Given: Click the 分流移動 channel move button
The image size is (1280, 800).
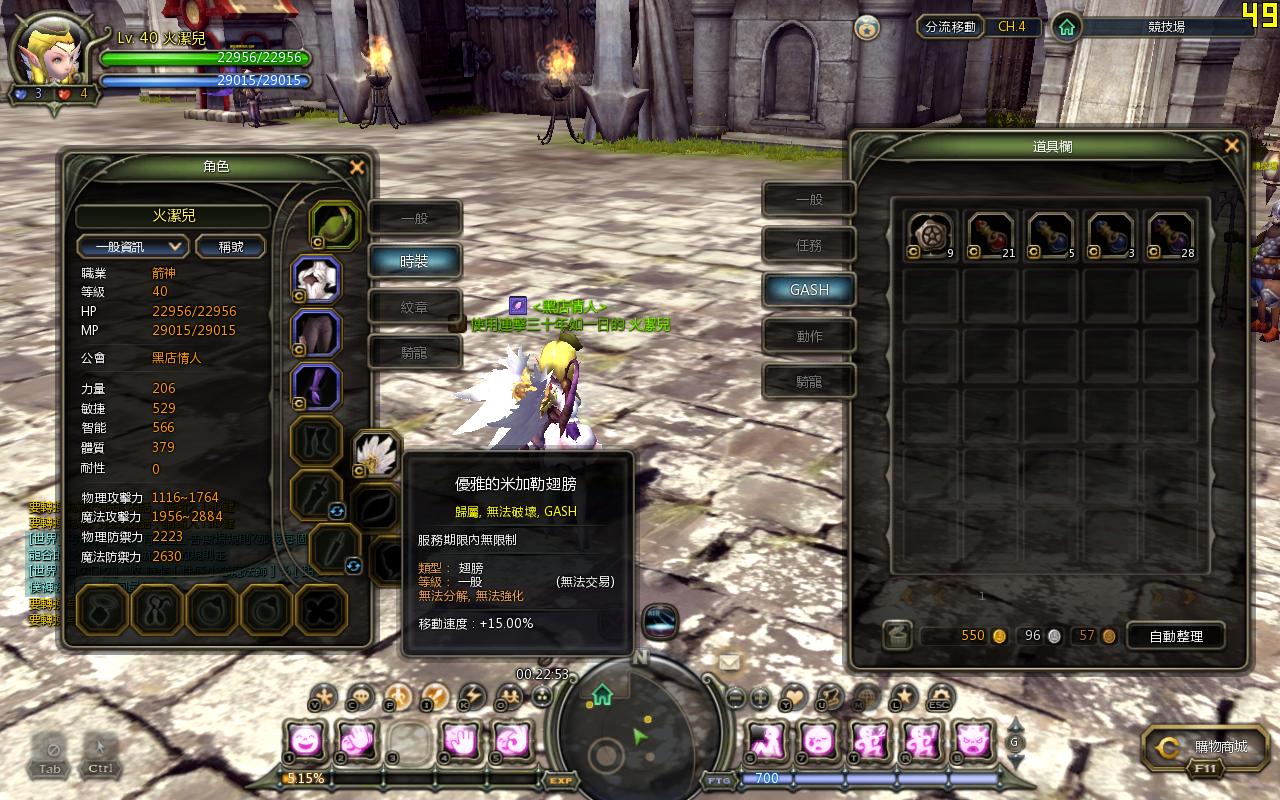Looking at the screenshot, I should (x=950, y=27).
